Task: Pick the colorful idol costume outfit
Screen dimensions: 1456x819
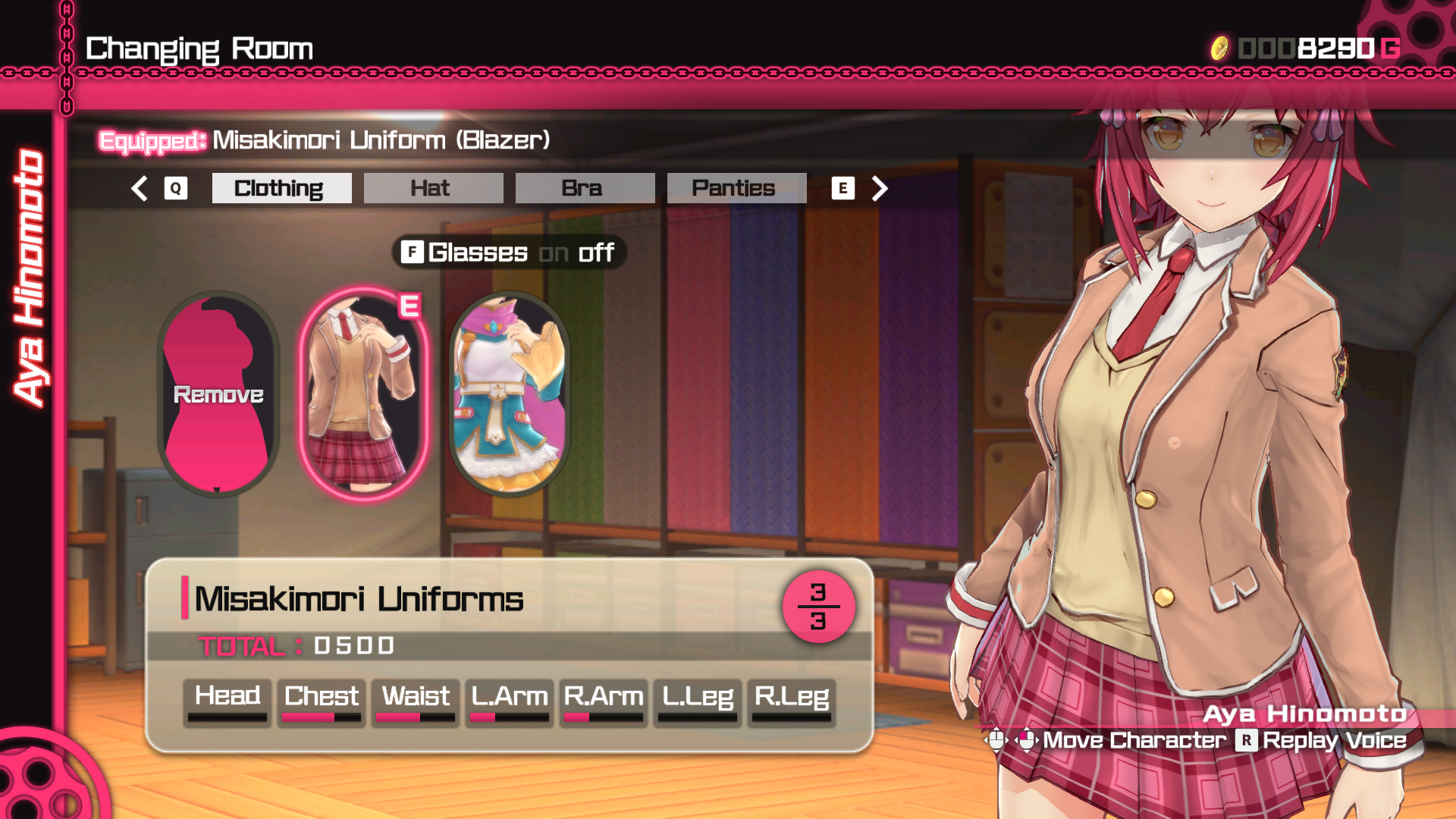Action: click(x=510, y=394)
